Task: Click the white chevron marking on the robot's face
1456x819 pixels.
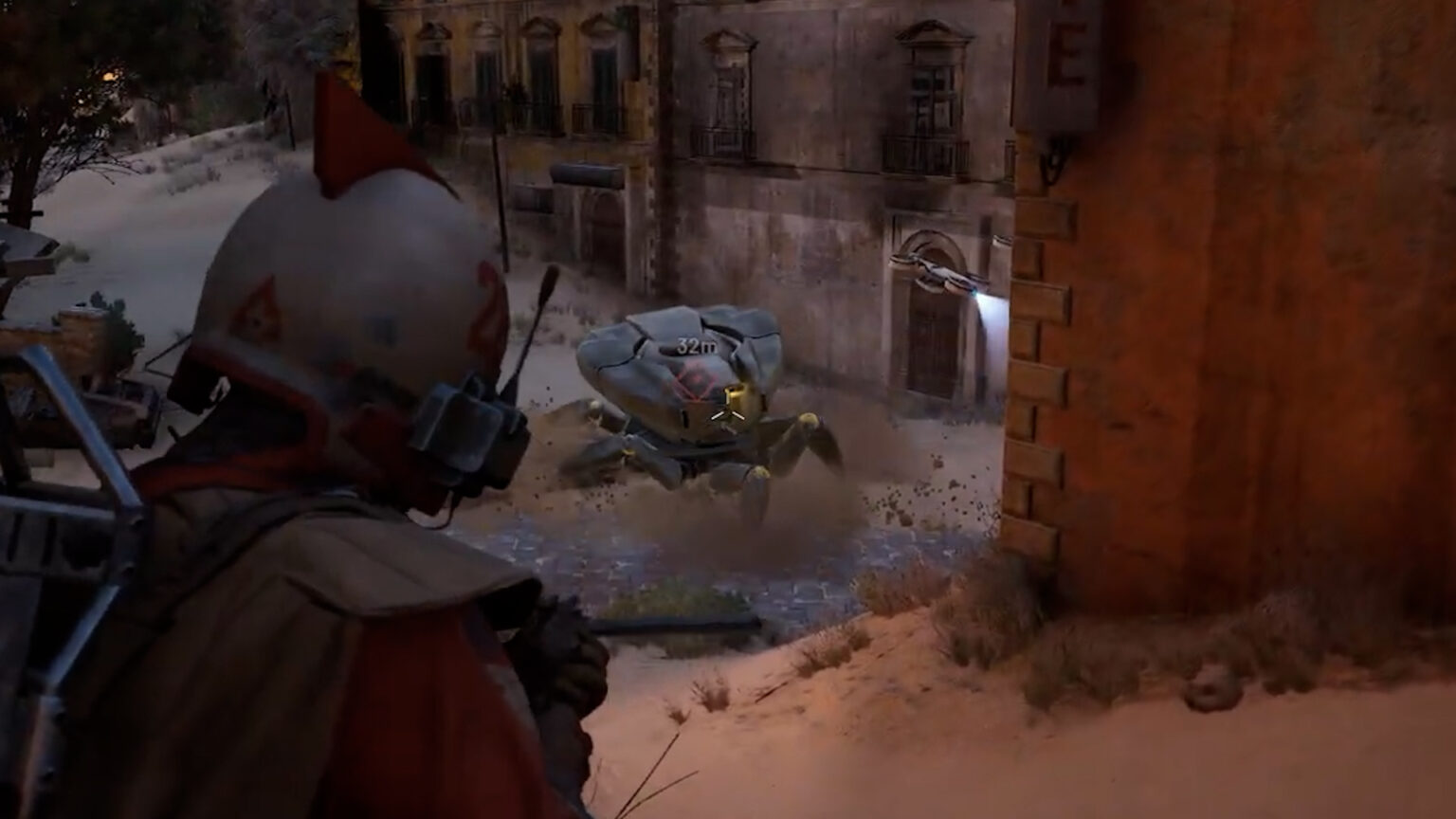Action: point(728,414)
